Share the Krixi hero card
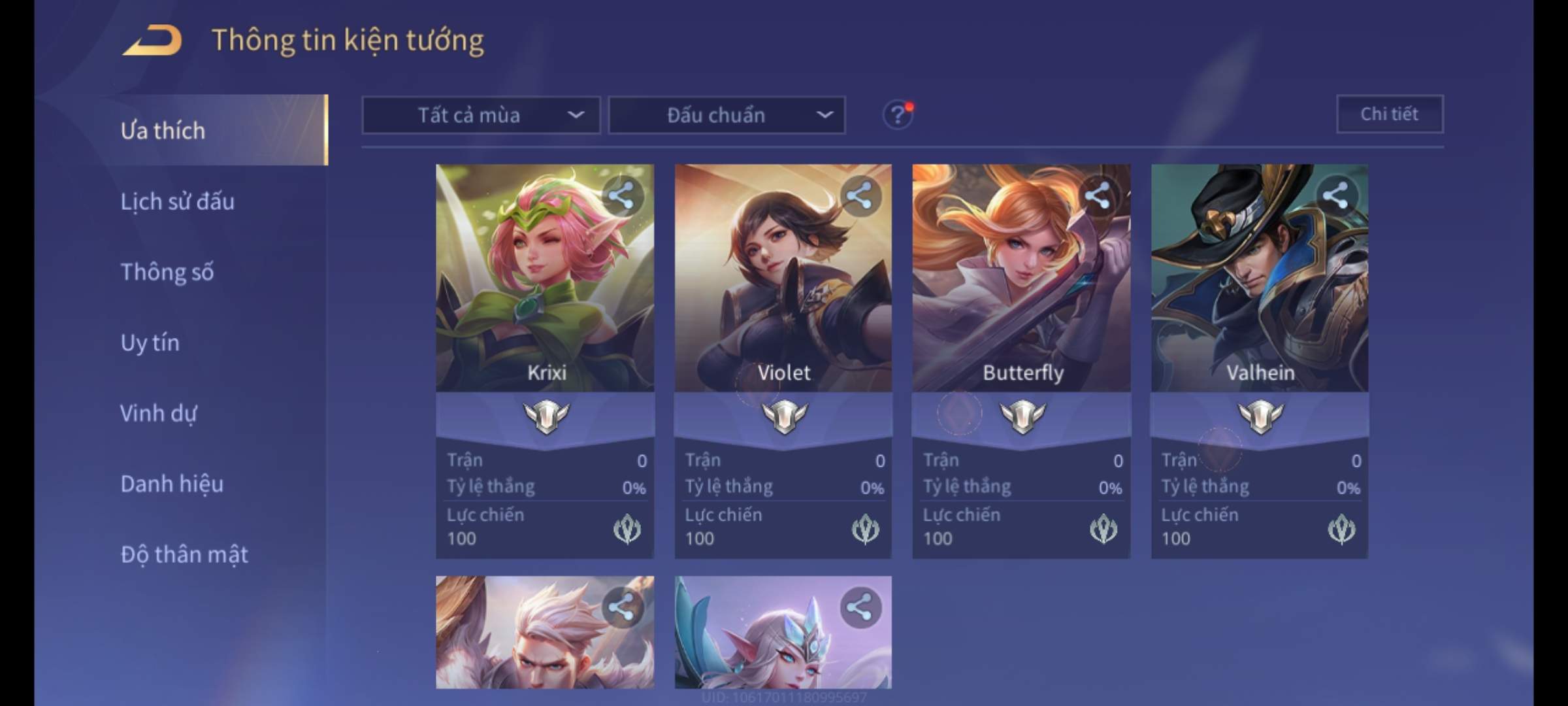 pos(621,195)
